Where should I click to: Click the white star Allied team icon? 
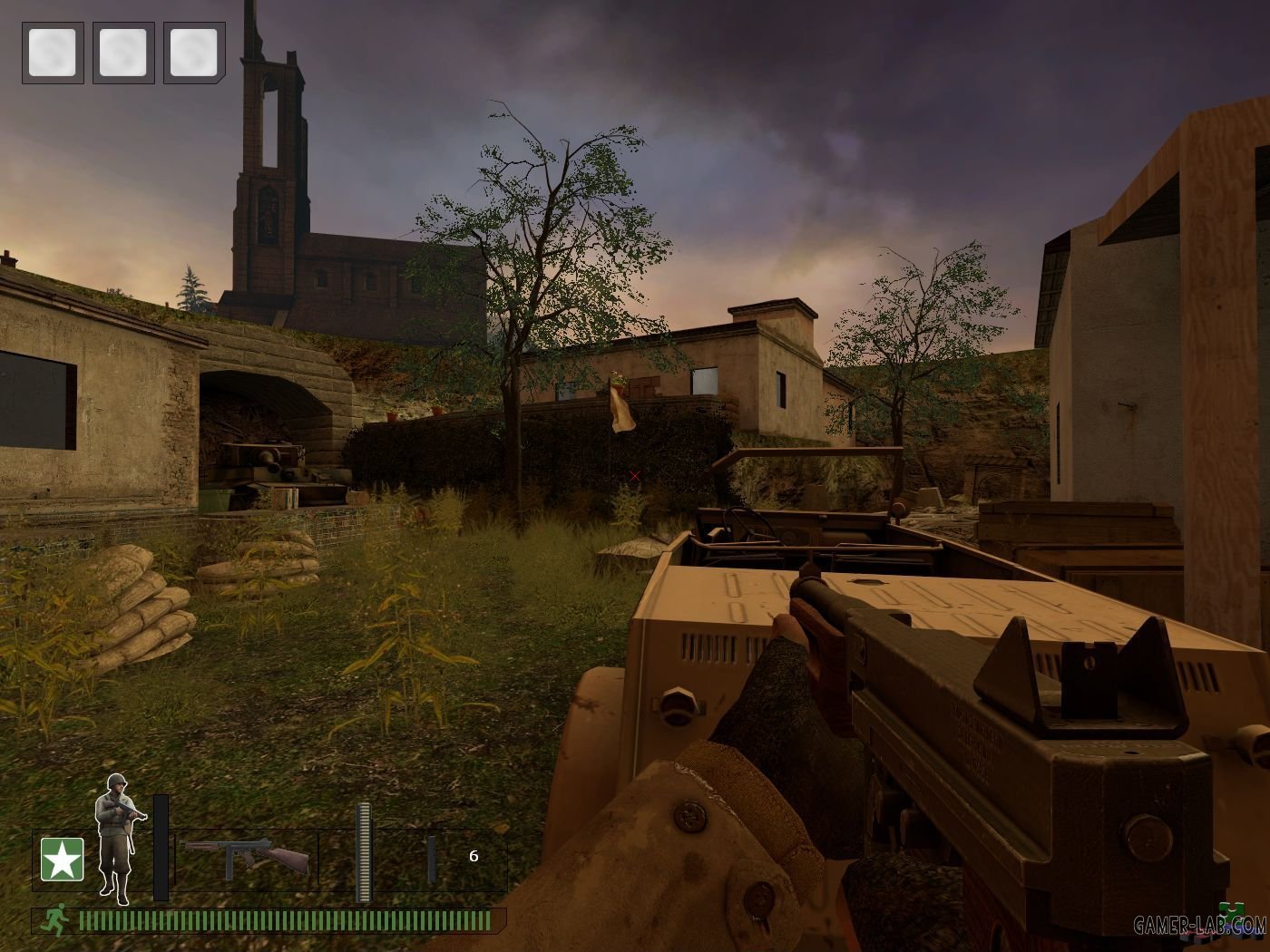(x=62, y=859)
